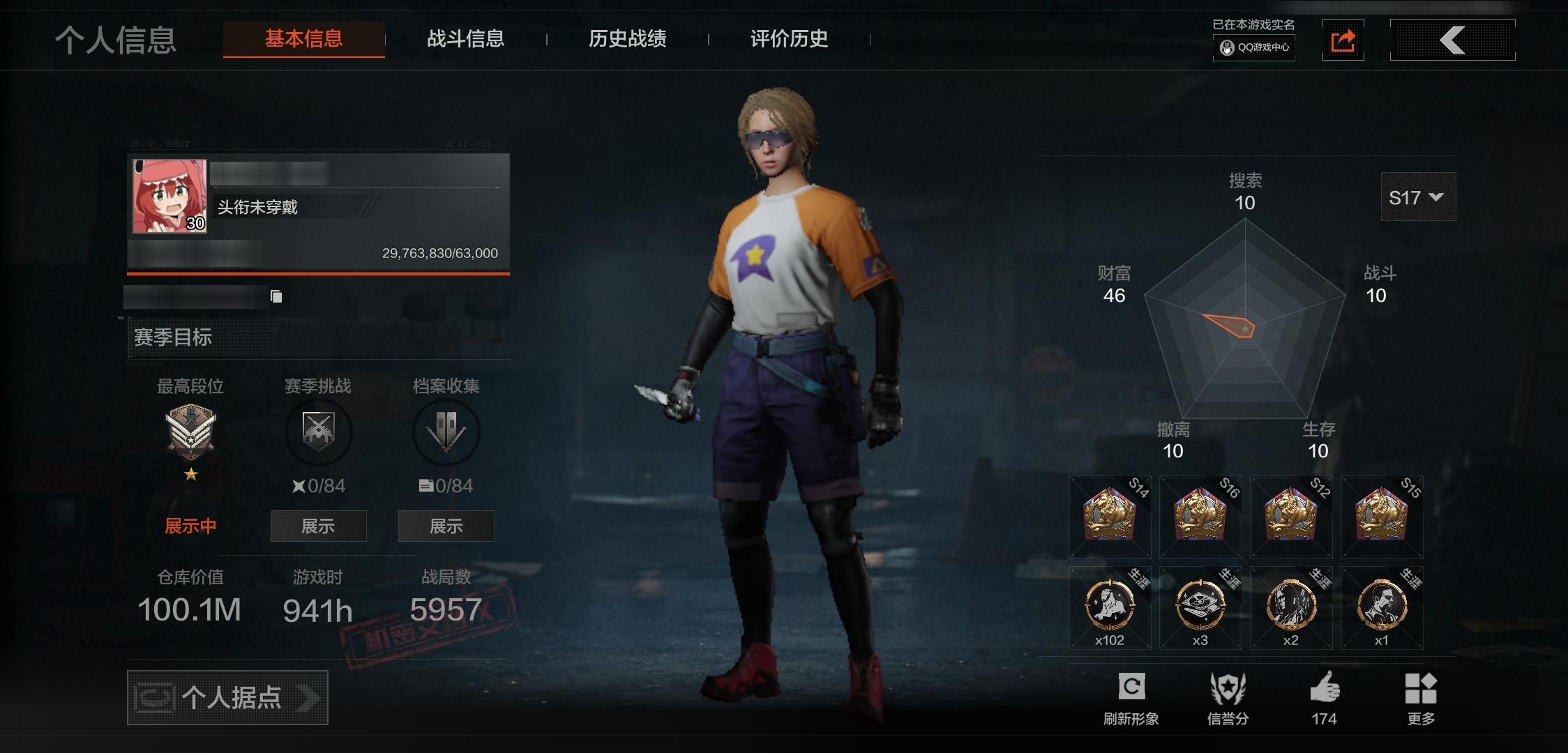Switch to the 基本信息 tab

pos(303,39)
